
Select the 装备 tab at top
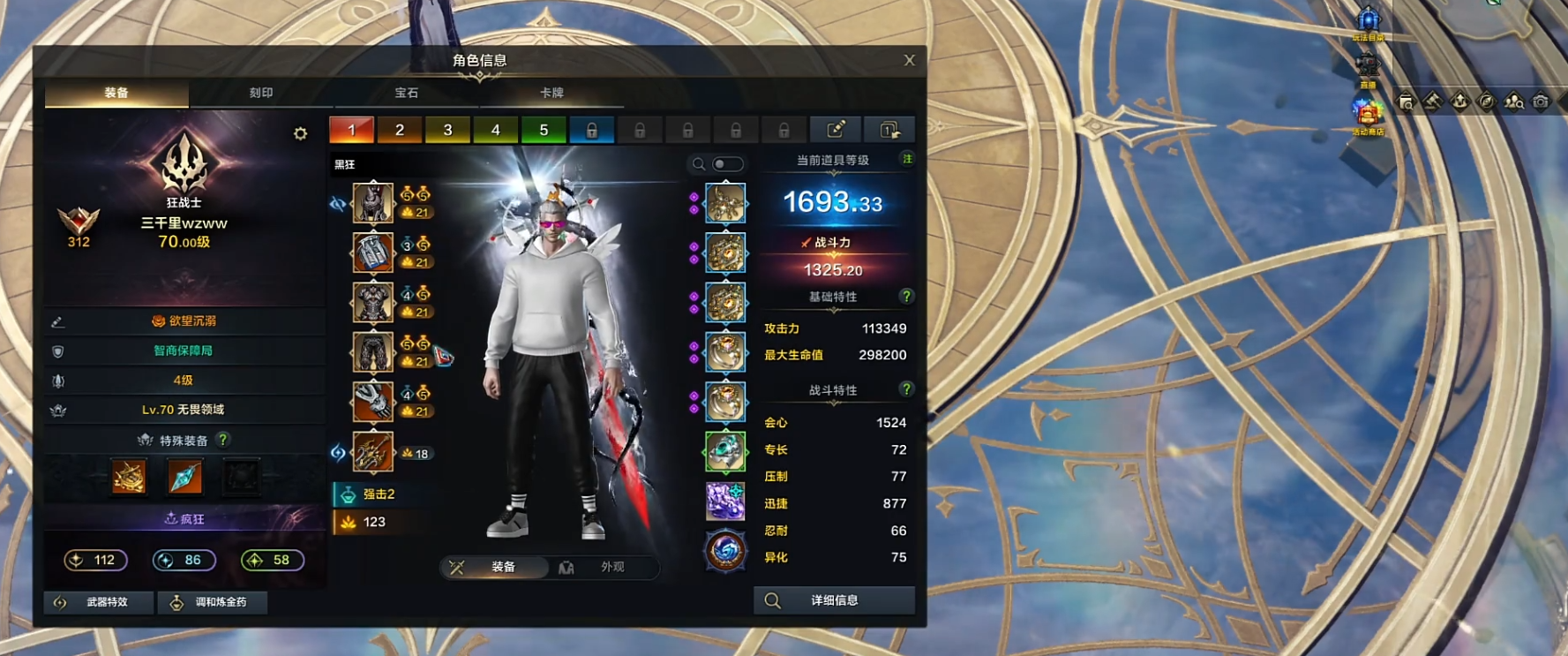116,93
